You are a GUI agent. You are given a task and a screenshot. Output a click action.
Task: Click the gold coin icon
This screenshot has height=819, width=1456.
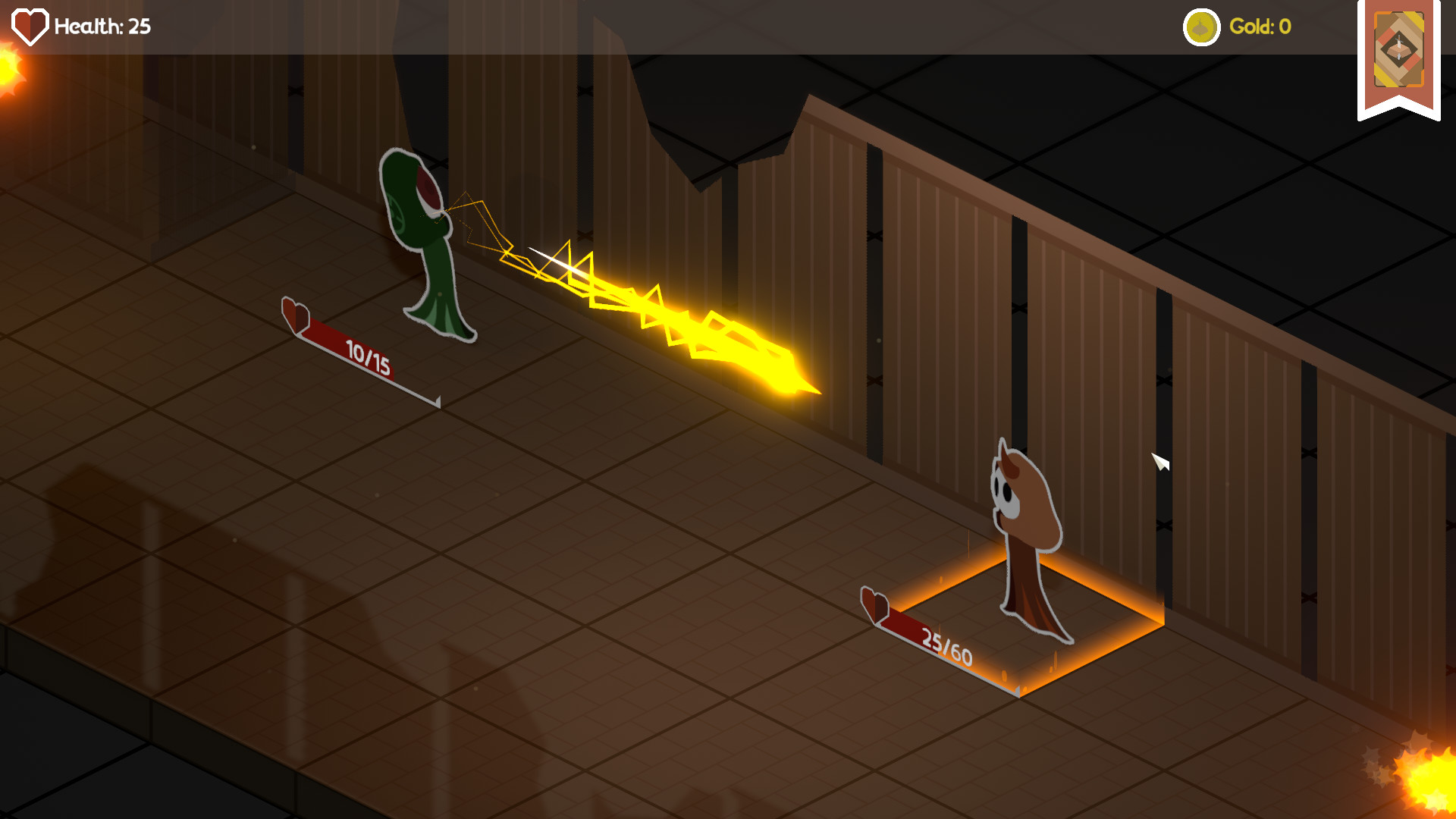click(x=1201, y=28)
